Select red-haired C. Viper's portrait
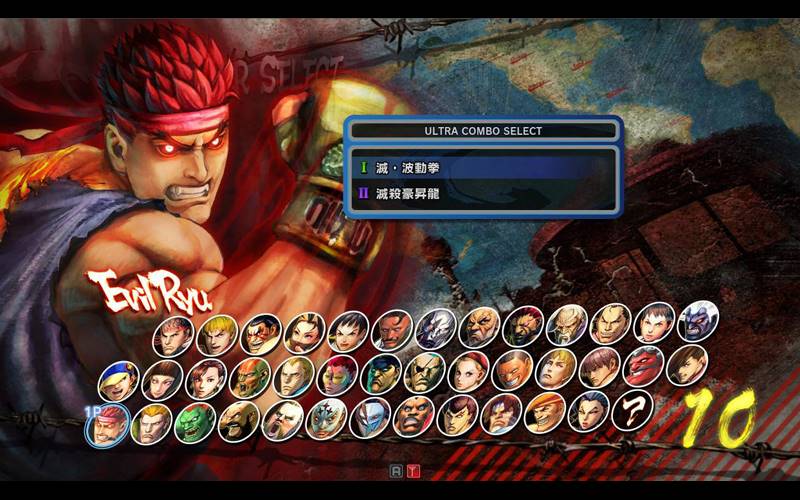Image resolution: width=800 pixels, height=500 pixels. [x=337, y=375]
